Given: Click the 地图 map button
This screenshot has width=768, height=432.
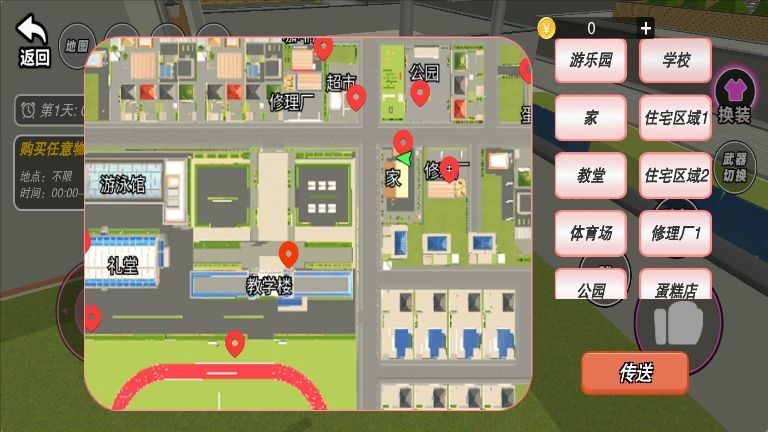Looking at the screenshot, I should (75, 45).
